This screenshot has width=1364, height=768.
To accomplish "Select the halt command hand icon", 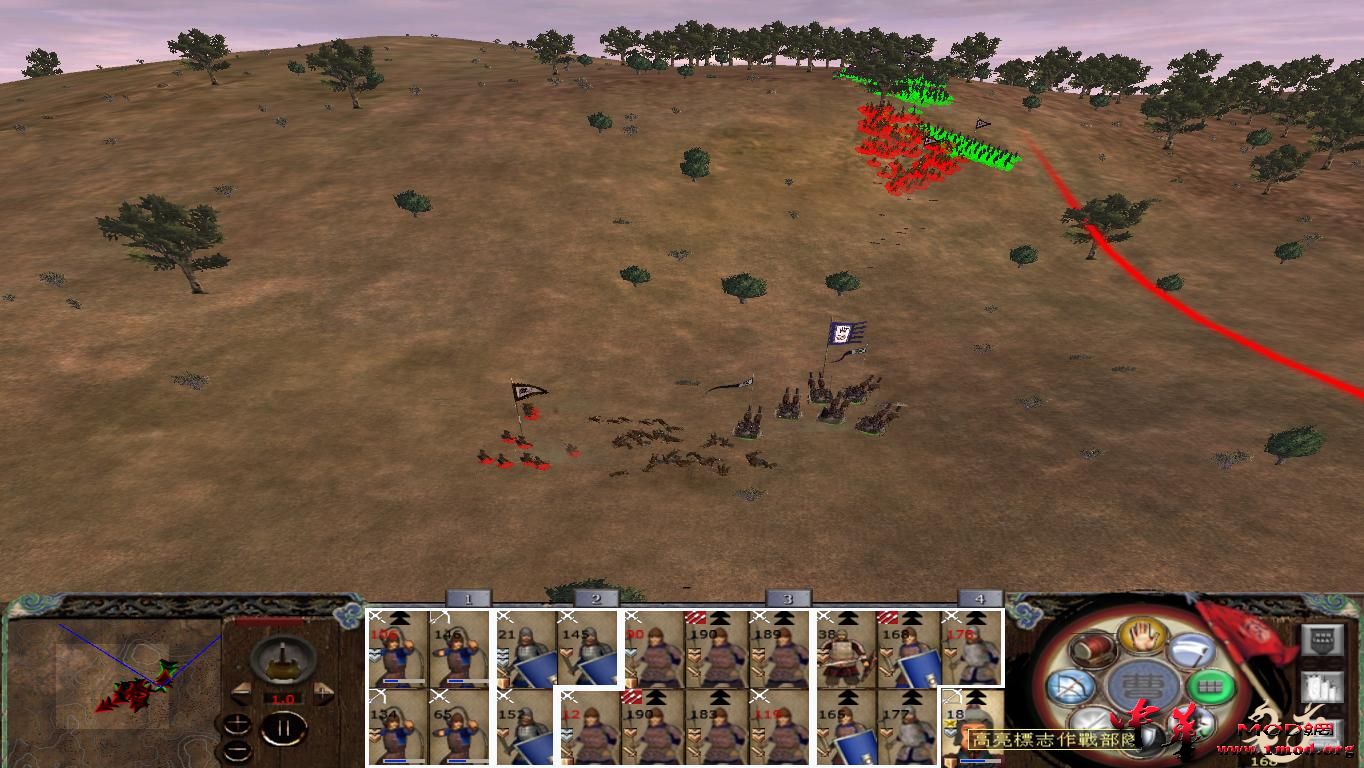I will pos(1144,636).
